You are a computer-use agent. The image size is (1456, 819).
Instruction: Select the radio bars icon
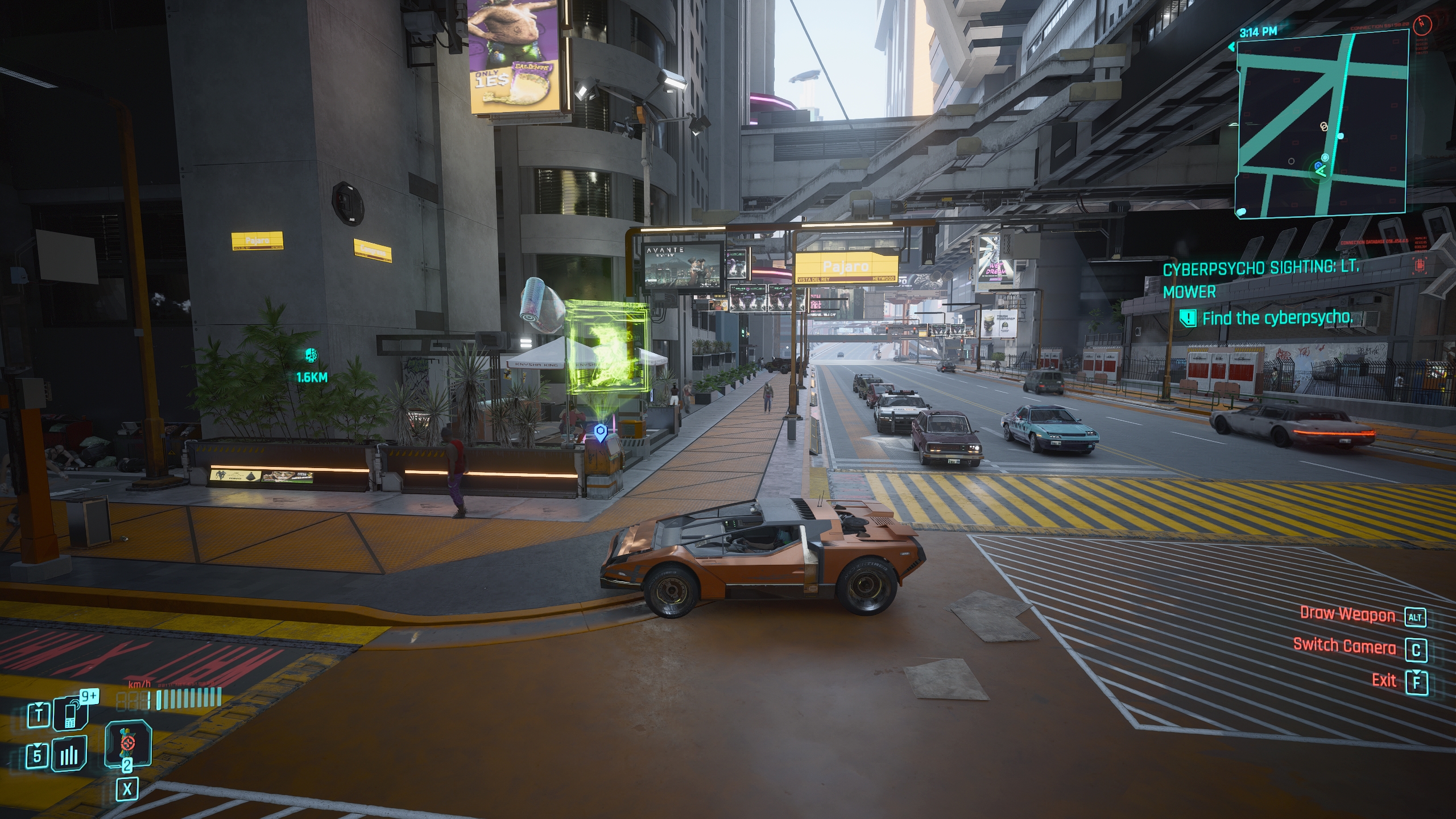(x=69, y=755)
